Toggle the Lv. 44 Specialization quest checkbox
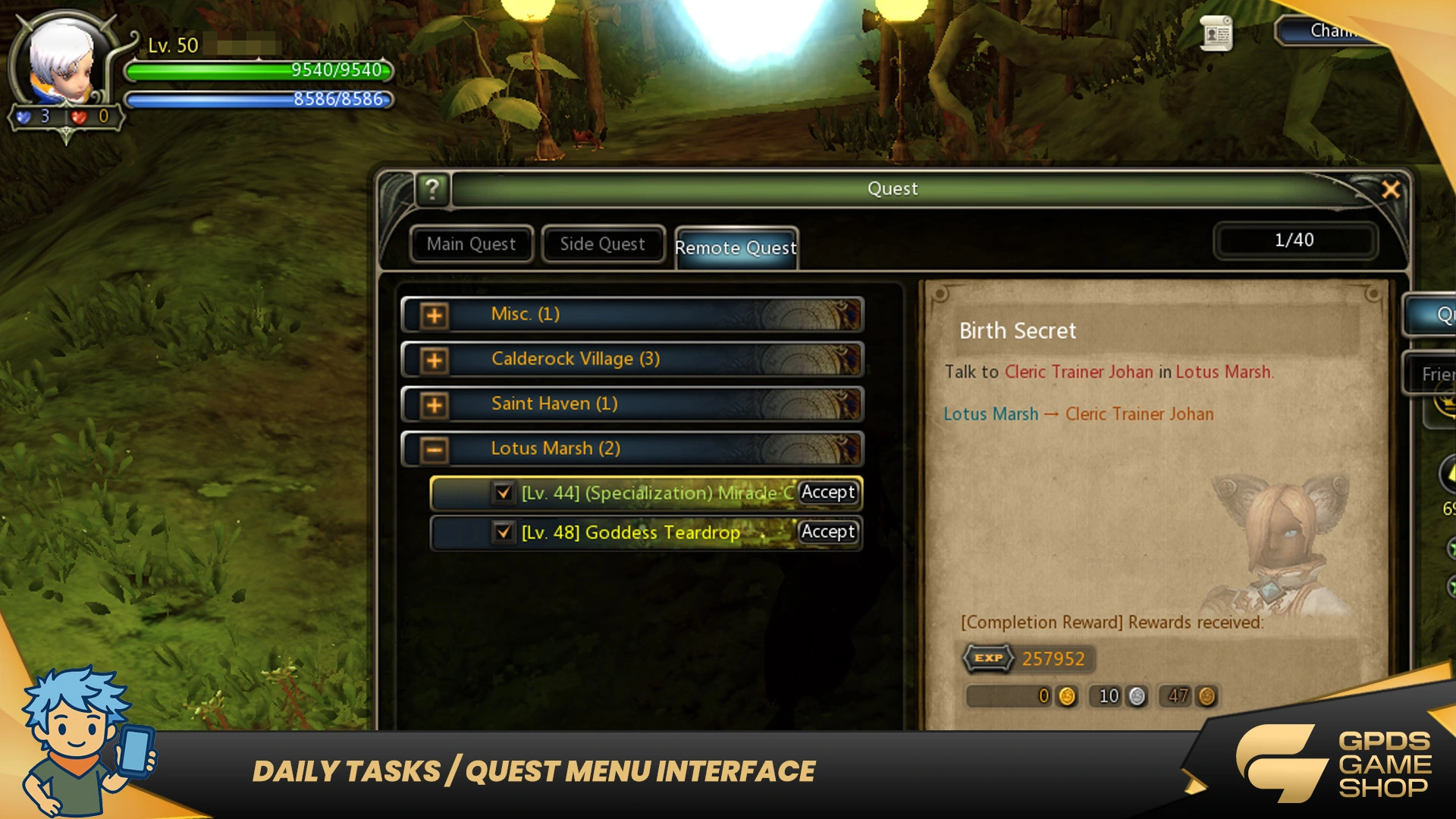Screen dimensions: 1456x819 click(x=503, y=493)
